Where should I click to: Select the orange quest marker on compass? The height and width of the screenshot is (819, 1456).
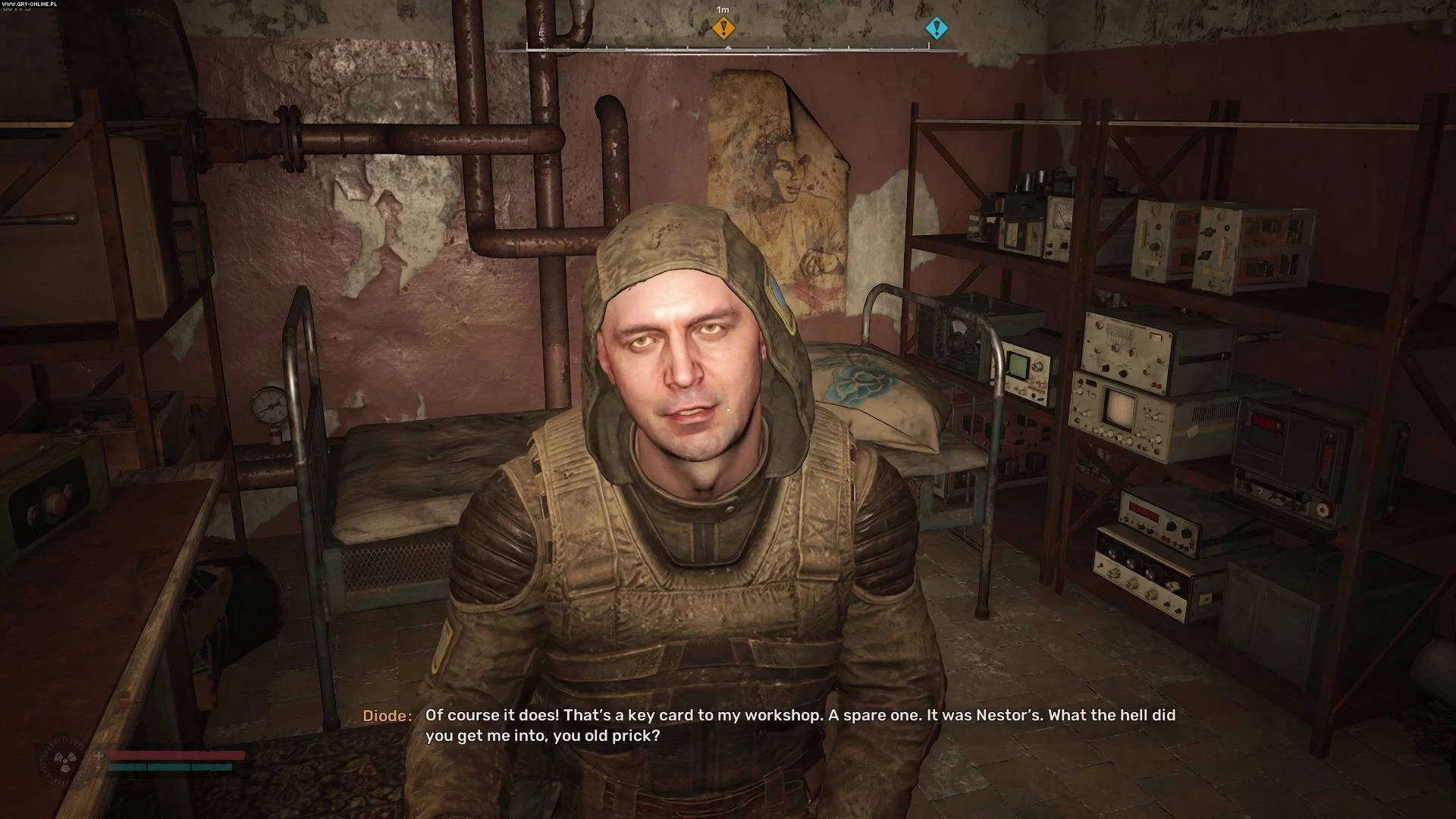(723, 29)
